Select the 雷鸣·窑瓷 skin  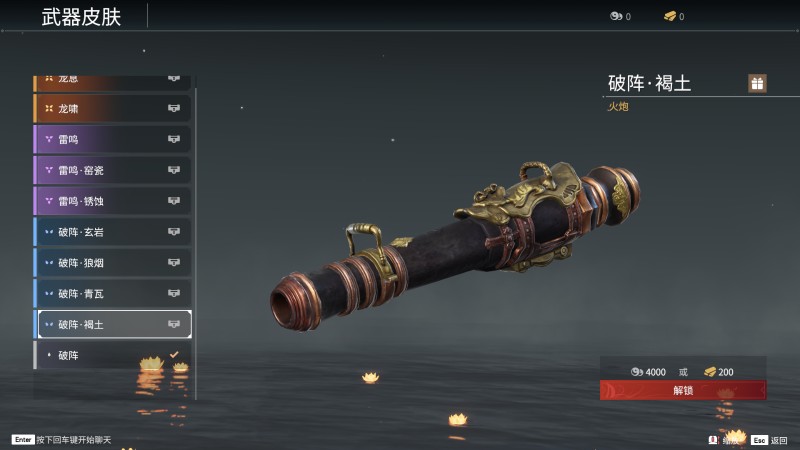[112, 170]
